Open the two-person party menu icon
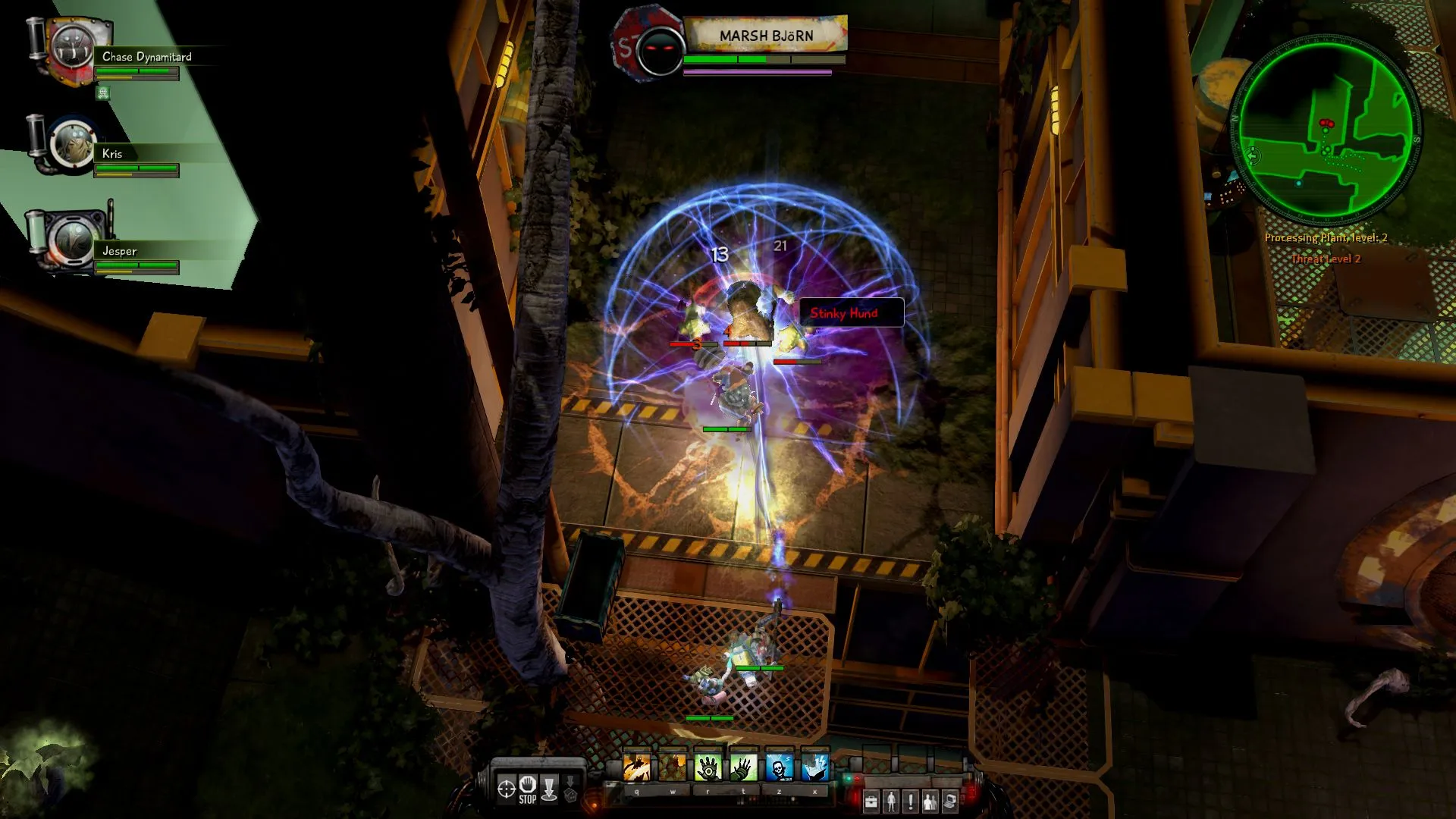 [x=930, y=802]
